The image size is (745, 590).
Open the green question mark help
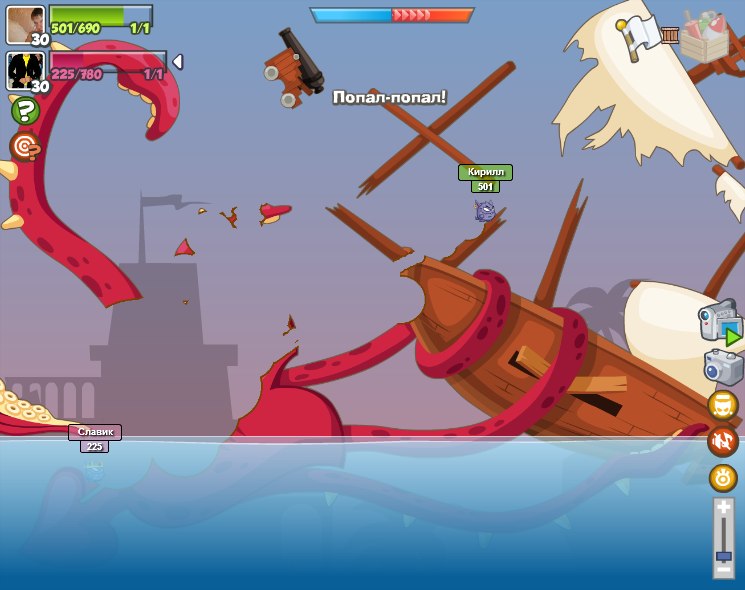(x=25, y=110)
